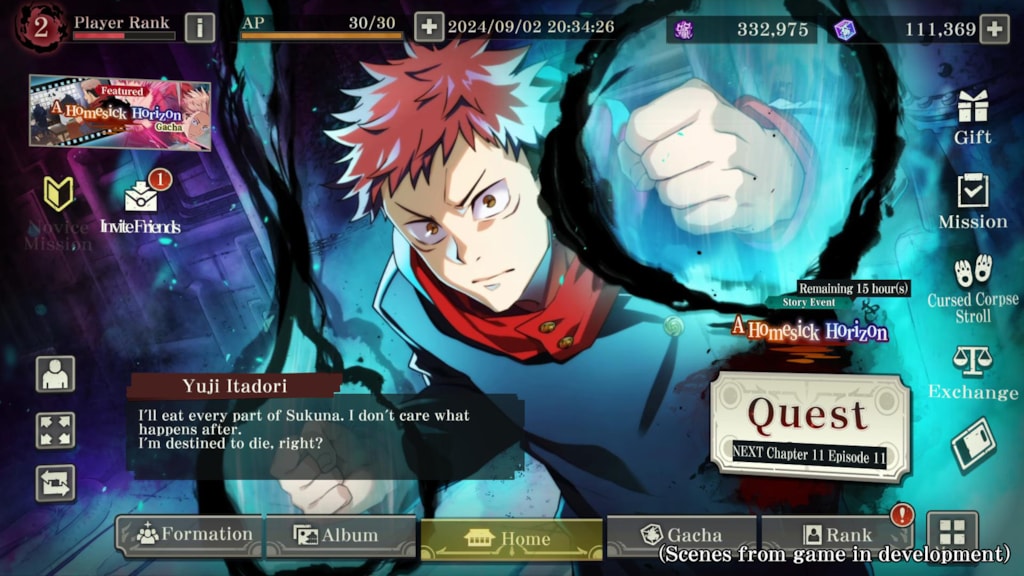Select the Home tab
Screen dimensions: 1024x576
(x=511, y=538)
